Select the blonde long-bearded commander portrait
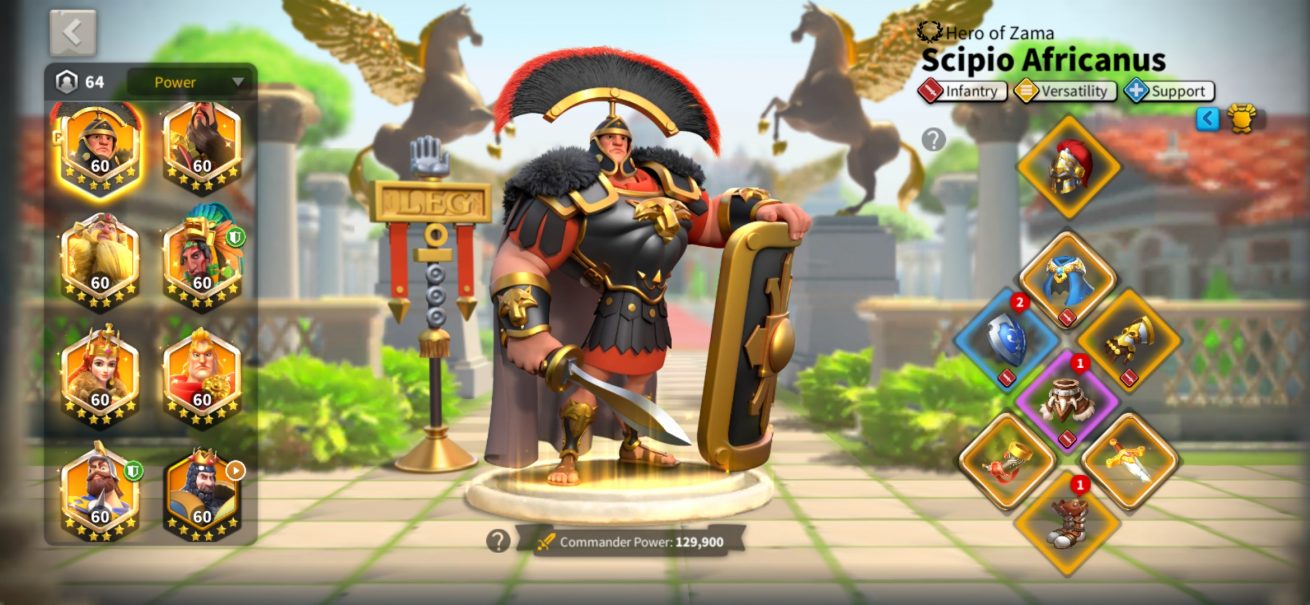This screenshot has height=605, width=1310. (x=100, y=262)
